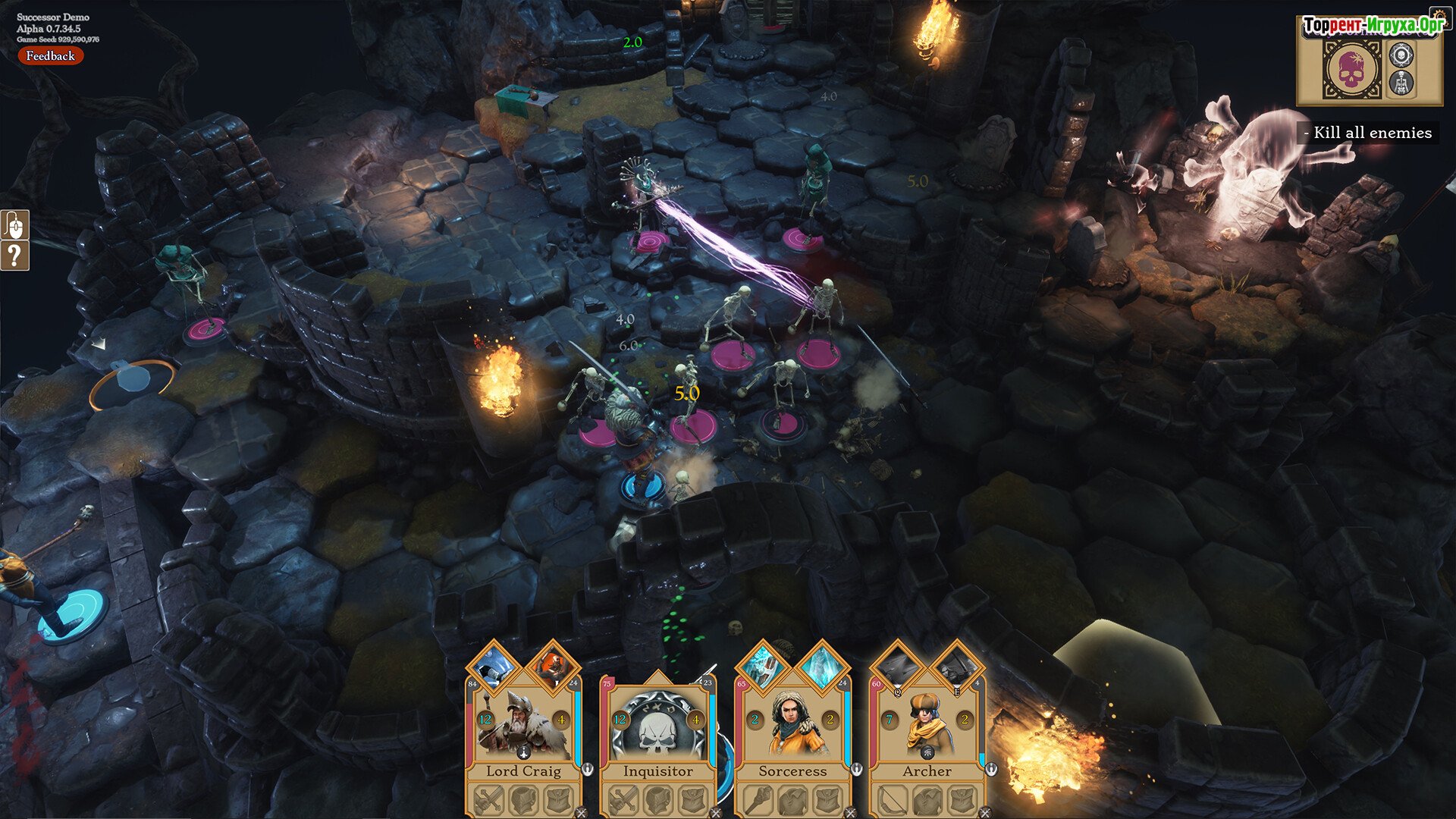Activate Lord Craig's blue hammer ability
The height and width of the screenshot is (819, 1456).
494,667
